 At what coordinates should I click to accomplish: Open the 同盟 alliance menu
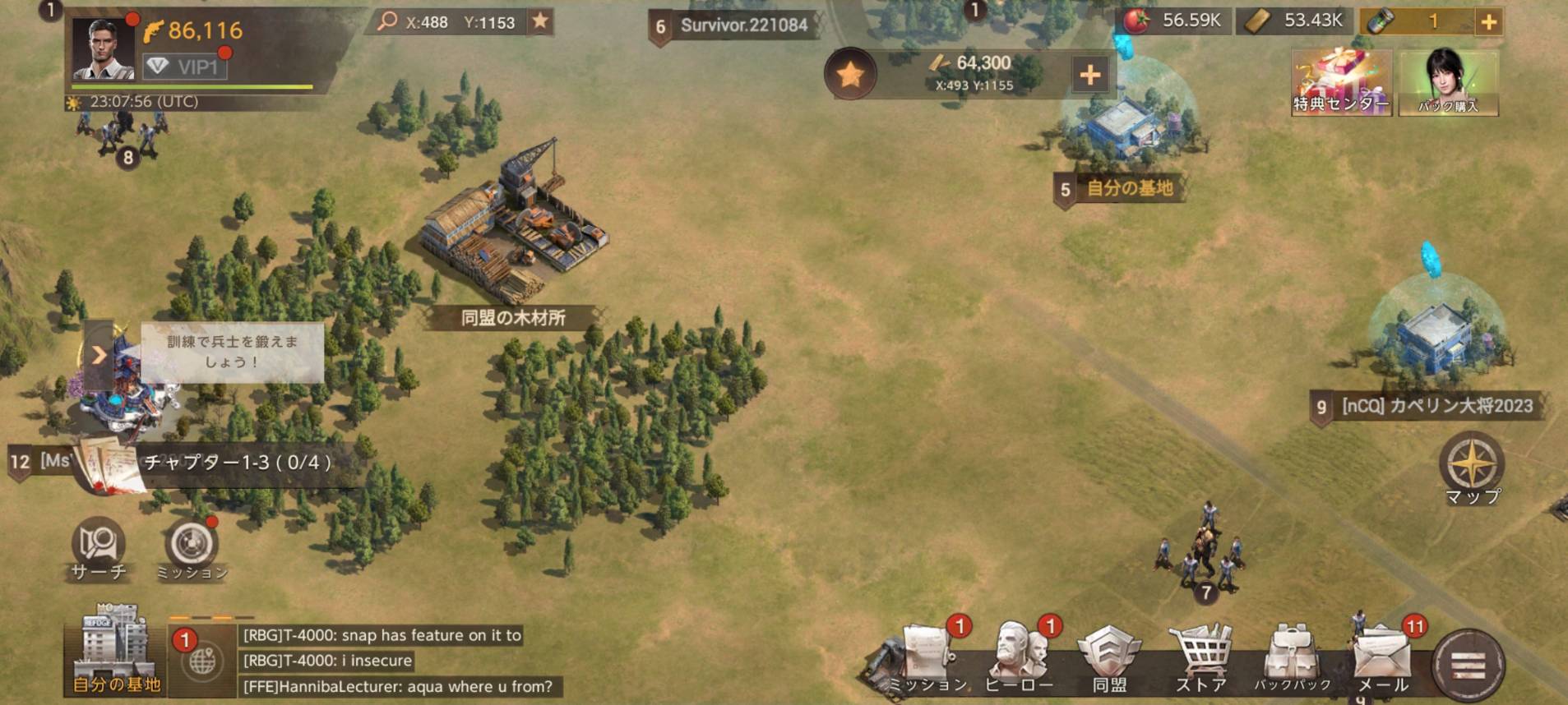click(1109, 657)
